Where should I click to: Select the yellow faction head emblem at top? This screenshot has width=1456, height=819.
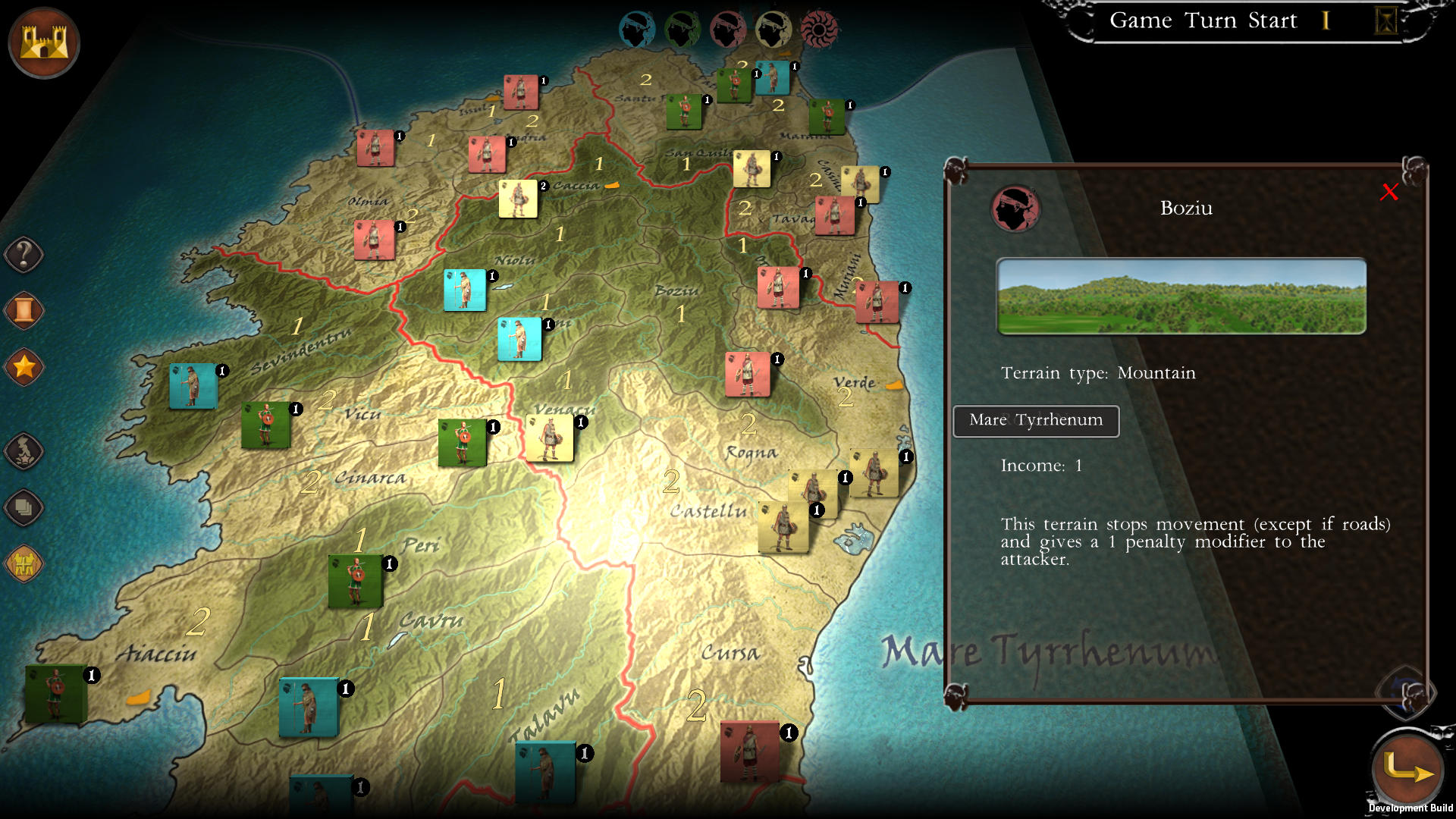tap(773, 28)
